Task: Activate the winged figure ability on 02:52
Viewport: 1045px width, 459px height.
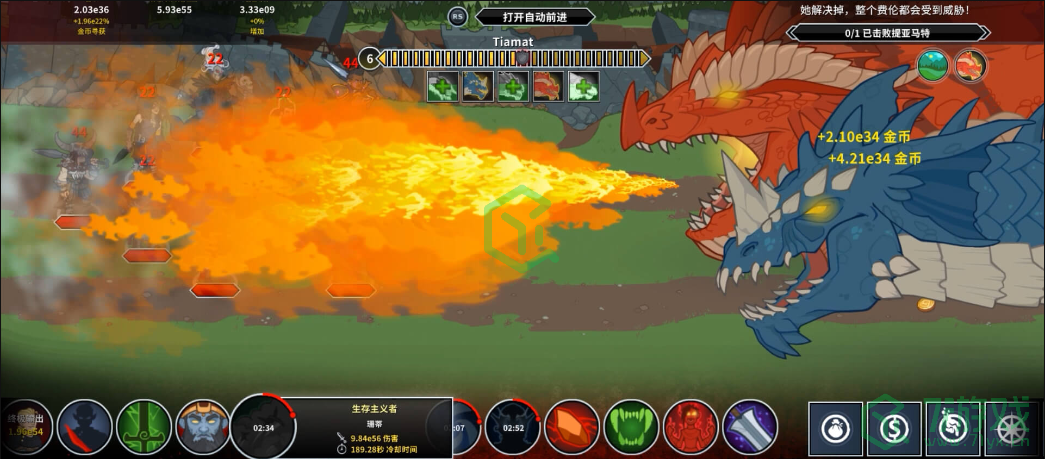Action: 513,427
